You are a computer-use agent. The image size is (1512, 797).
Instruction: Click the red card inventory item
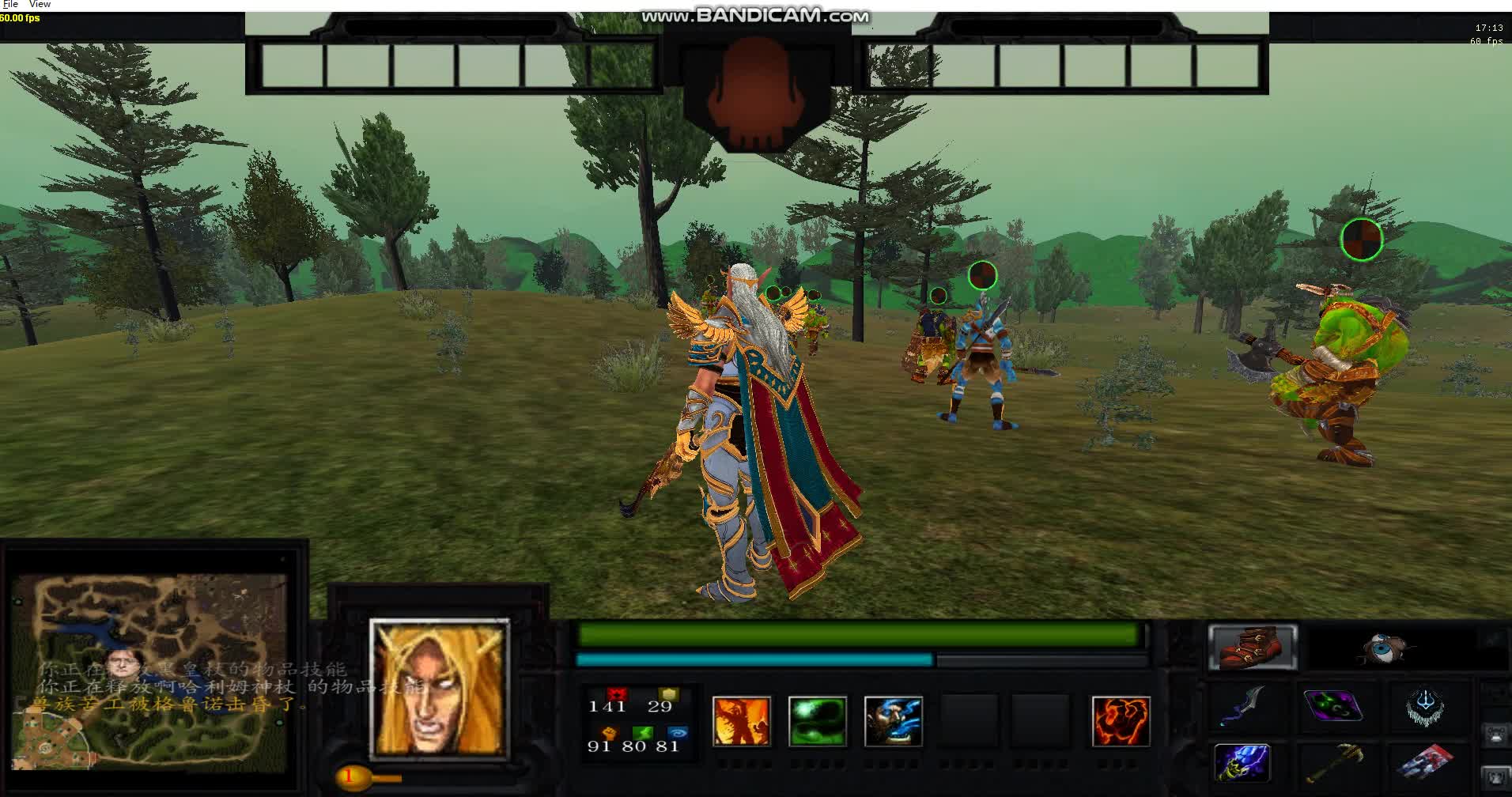tap(1427, 761)
